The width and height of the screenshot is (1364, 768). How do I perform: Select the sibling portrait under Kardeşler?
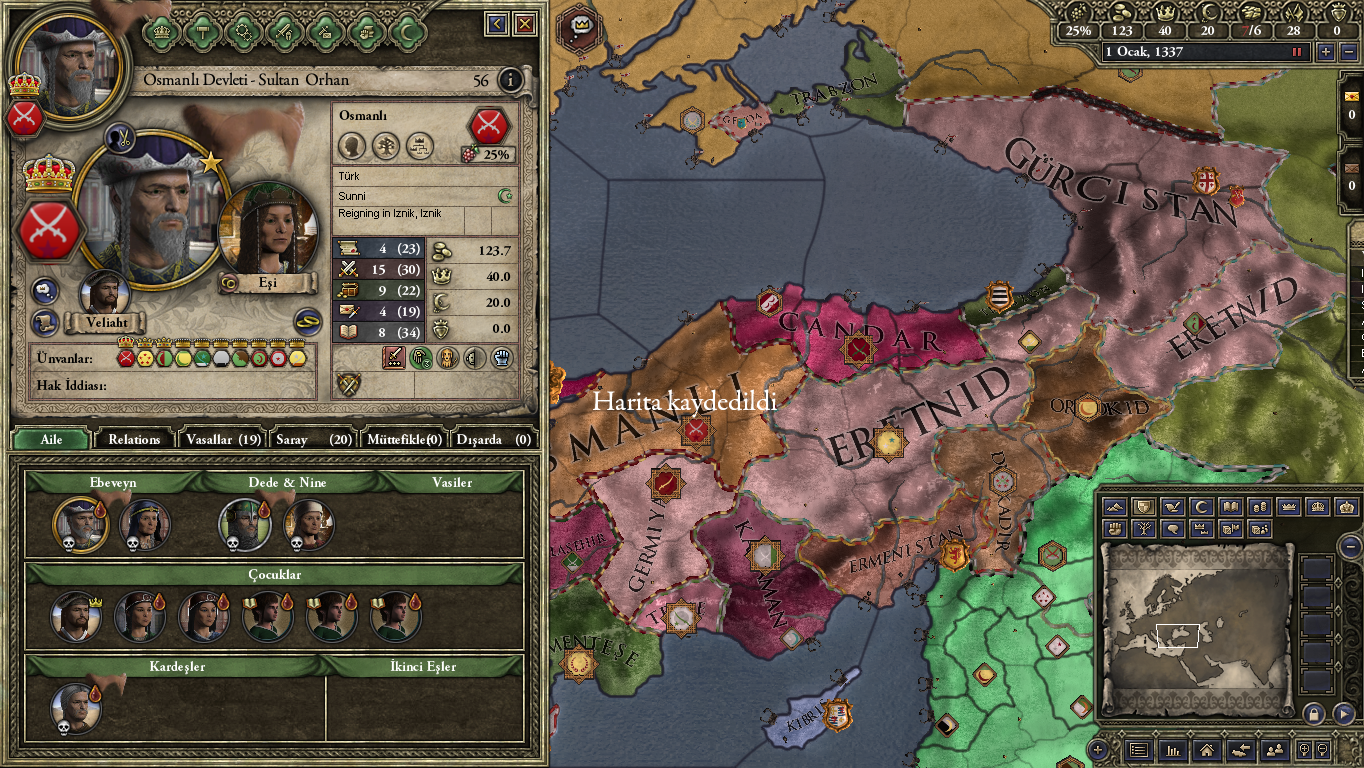tap(76, 708)
